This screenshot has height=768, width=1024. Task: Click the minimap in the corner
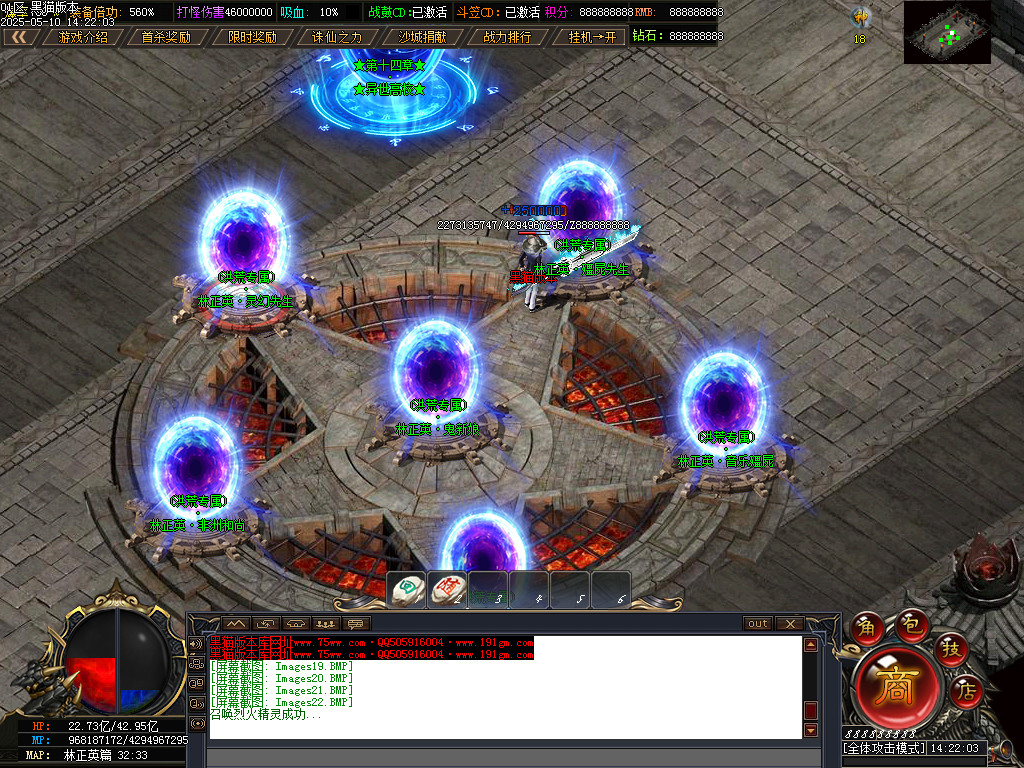tap(947, 32)
